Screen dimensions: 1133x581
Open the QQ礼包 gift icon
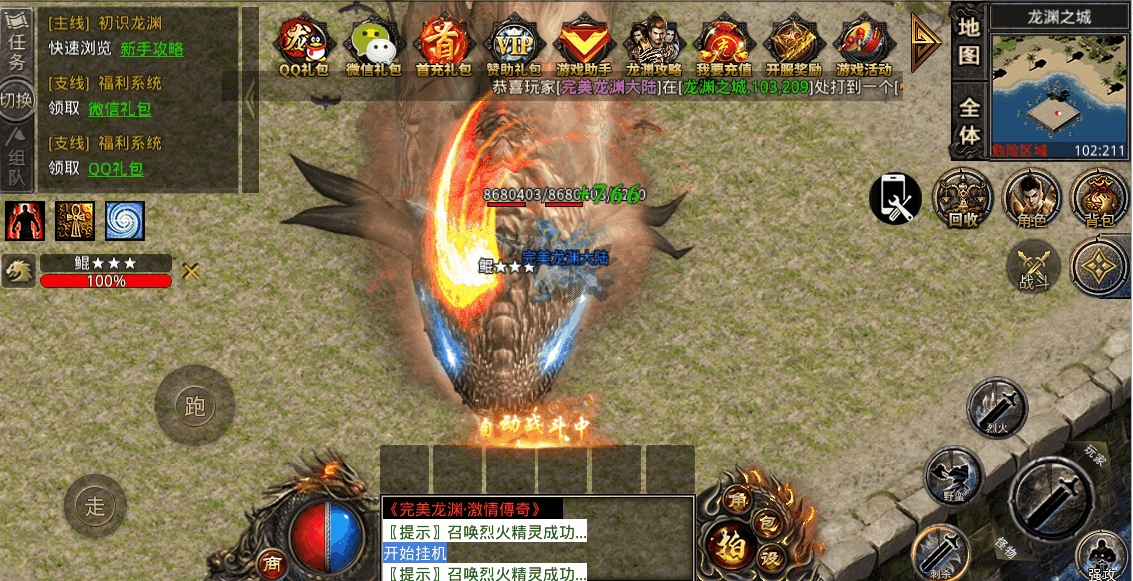[x=304, y=44]
